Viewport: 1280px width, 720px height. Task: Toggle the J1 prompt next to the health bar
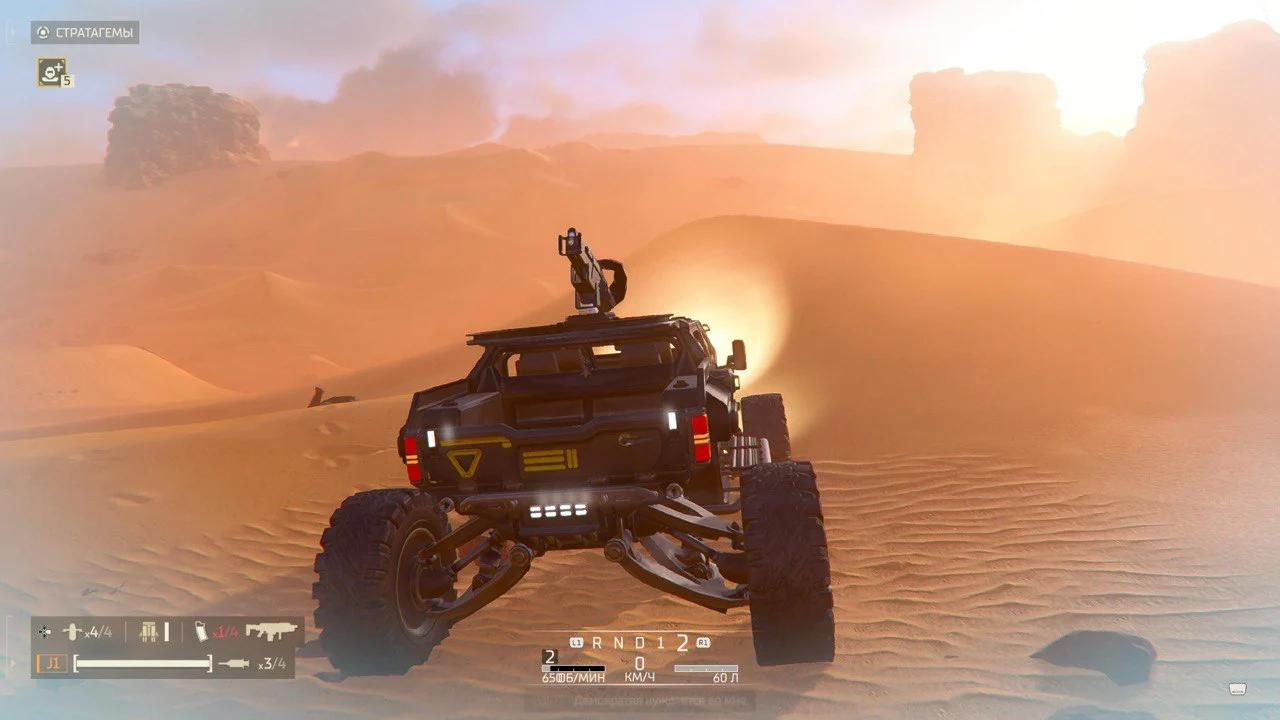[x=51, y=662]
